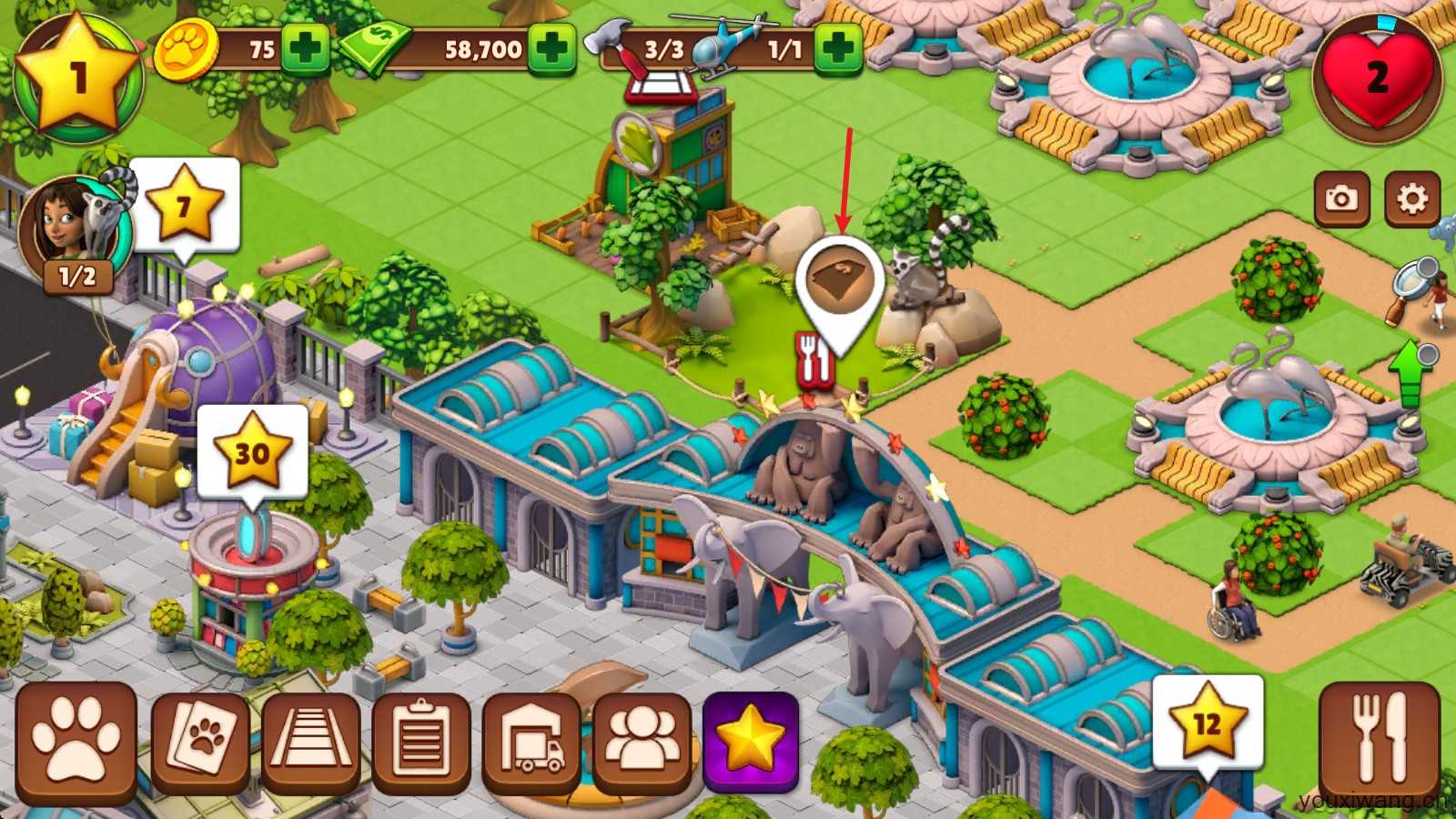
Task: Add builders or helicopters with plus
Action: point(837,47)
